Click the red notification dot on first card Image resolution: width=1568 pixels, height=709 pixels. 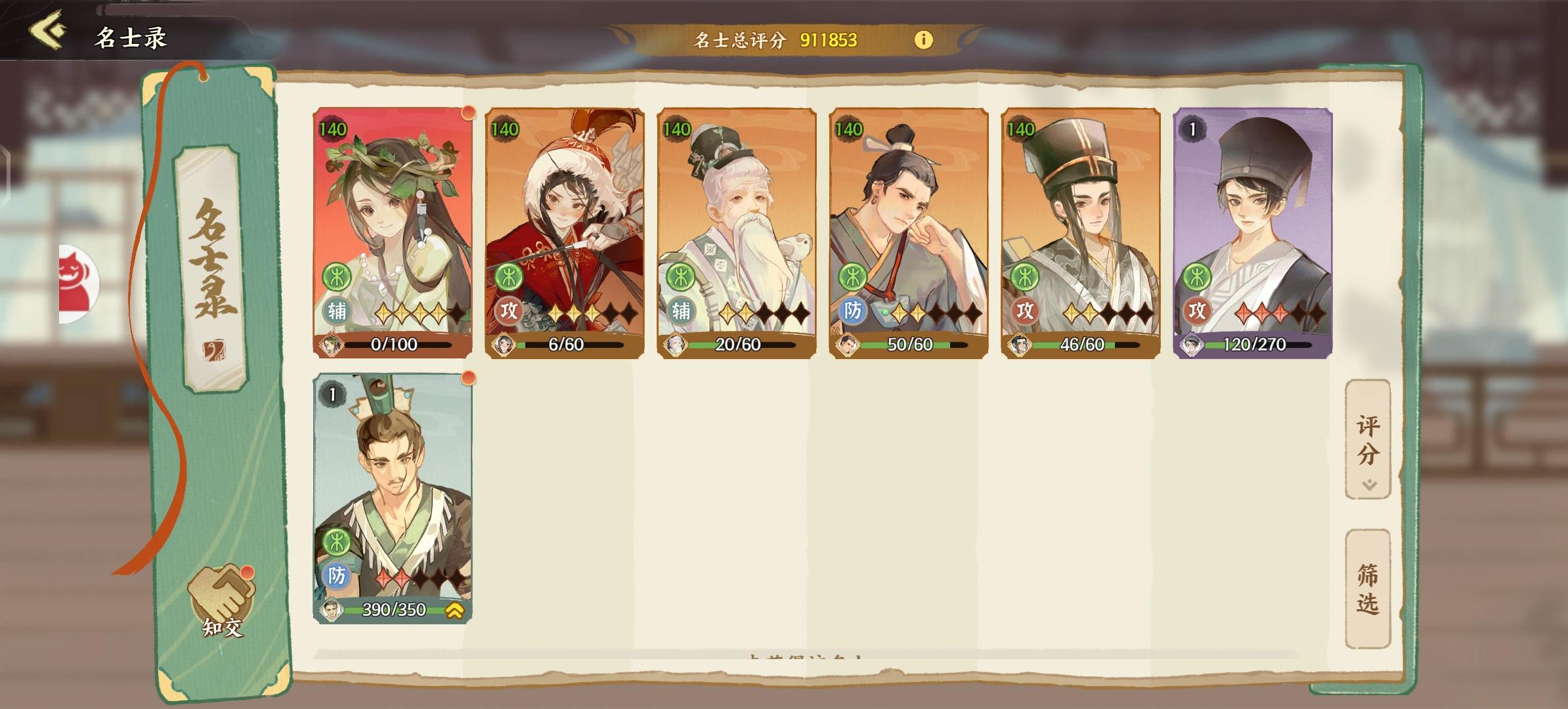pyautogui.click(x=468, y=113)
